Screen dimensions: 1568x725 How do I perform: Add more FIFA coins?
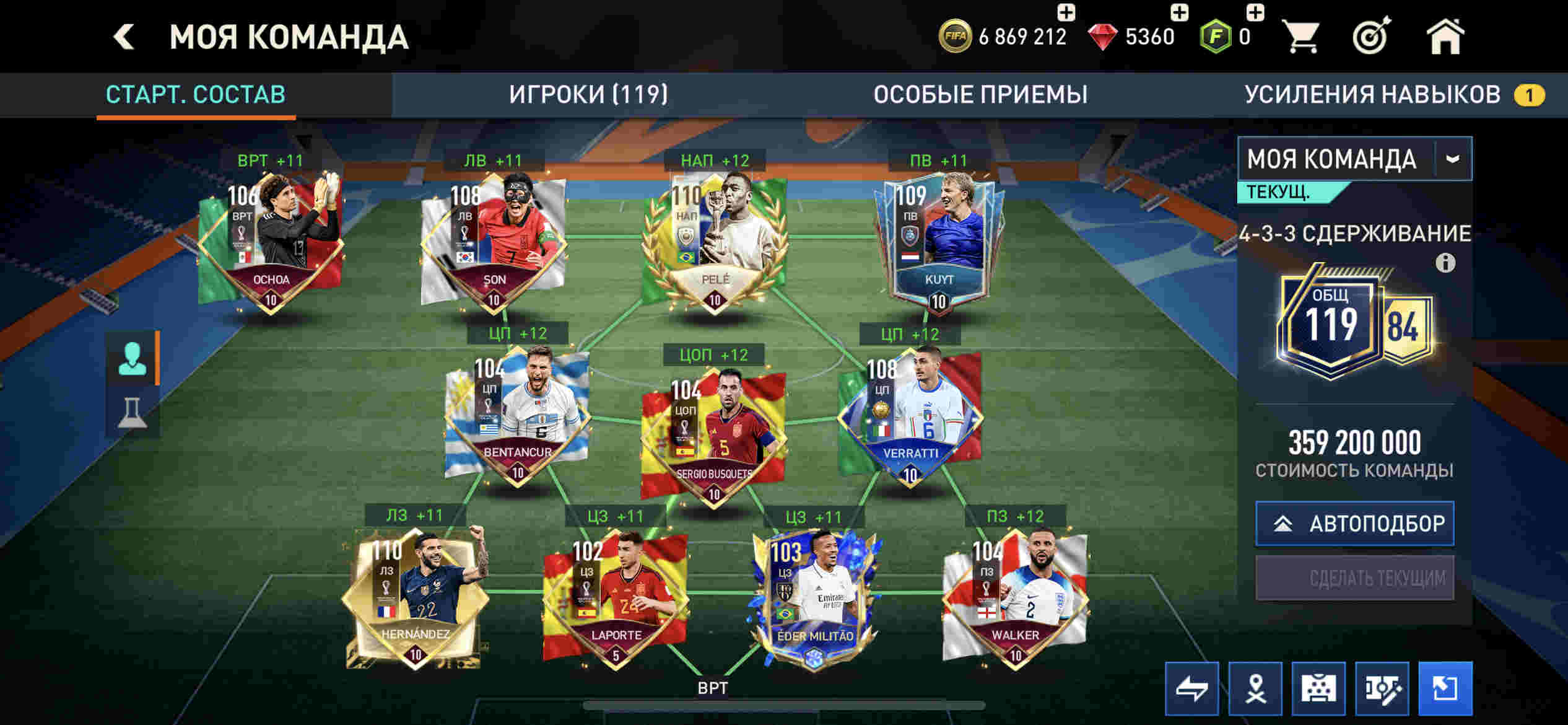point(1066,12)
